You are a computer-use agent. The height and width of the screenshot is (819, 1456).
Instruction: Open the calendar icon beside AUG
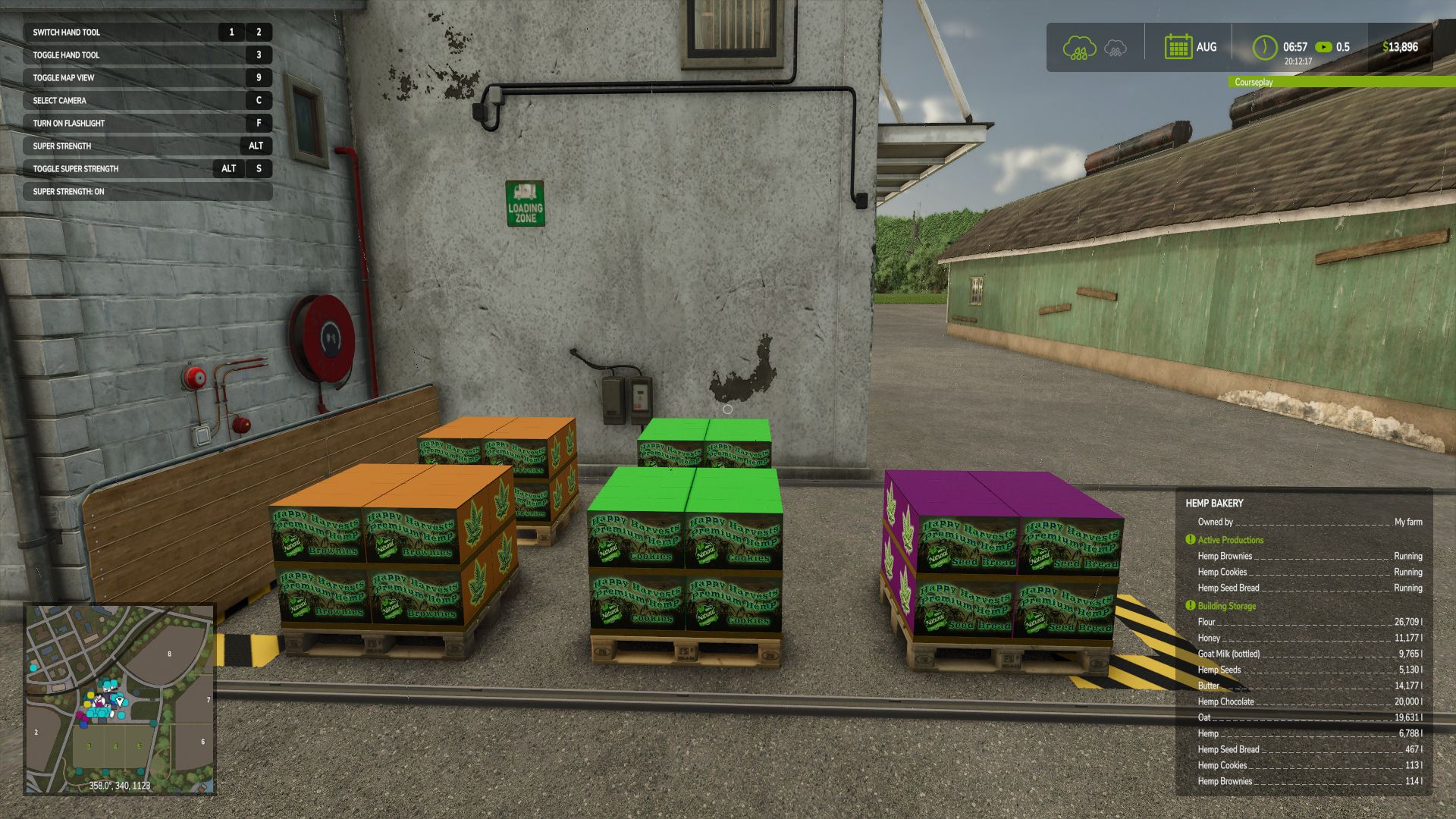coord(1178,47)
